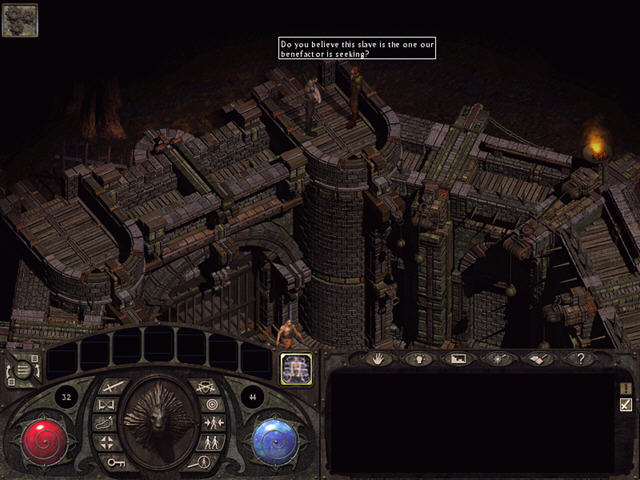Toggle the exclamation mark message filter
This screenshot has width=640, height=480.
(626, 388)
